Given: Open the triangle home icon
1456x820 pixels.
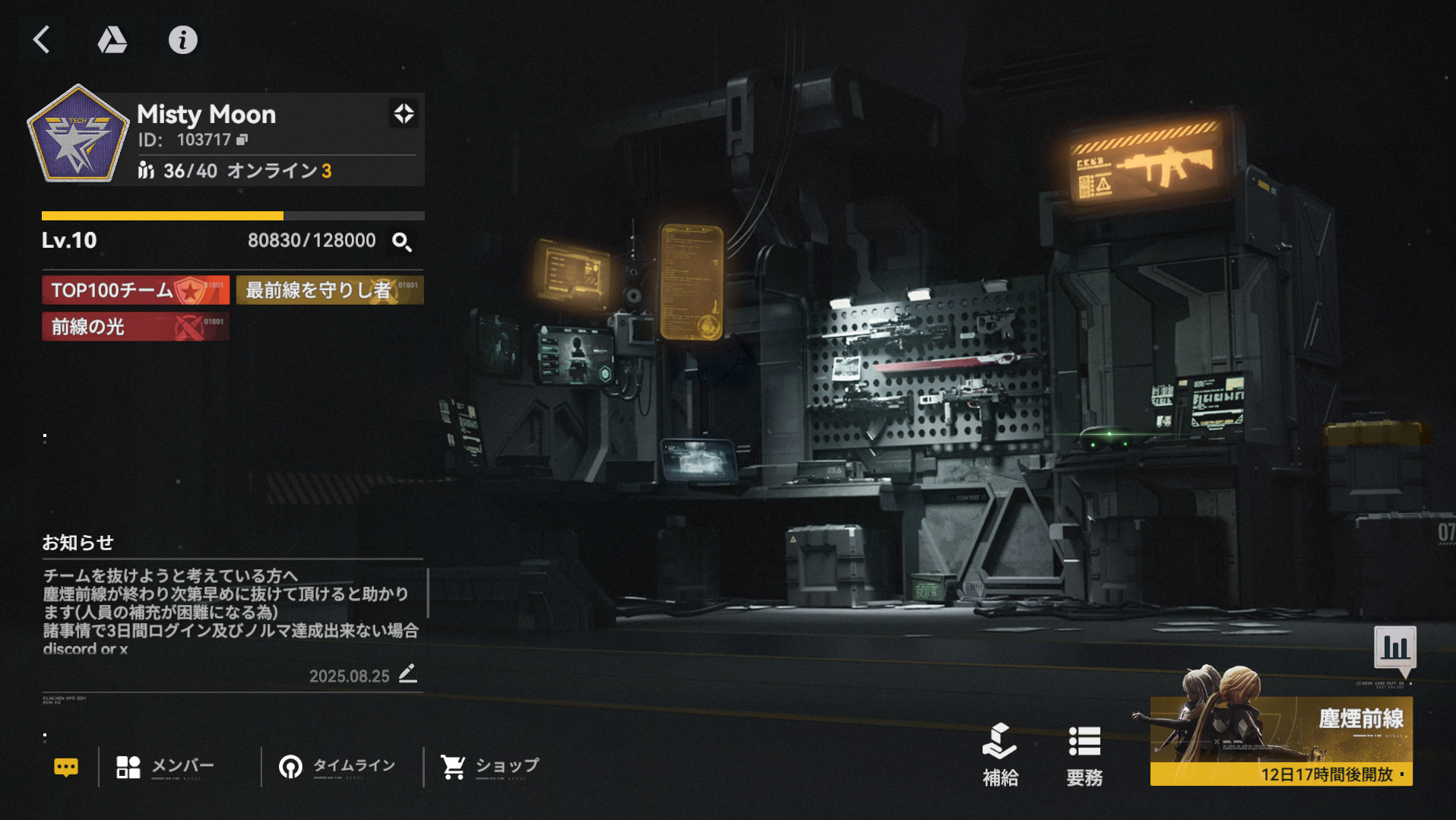Looking at the screenshot, I should pos(112,40).
